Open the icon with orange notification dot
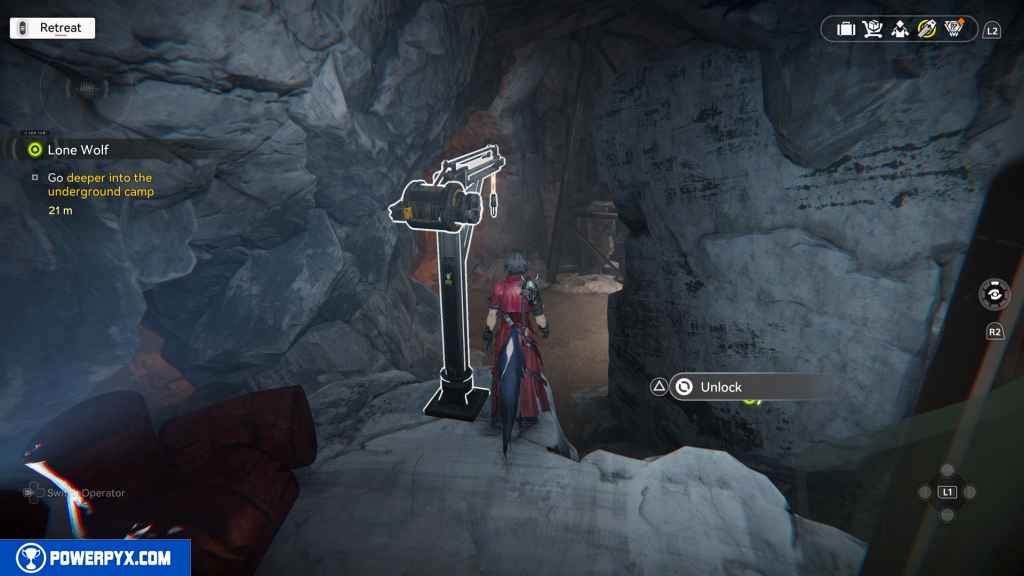The height and width of the screenshot is (576, 1024). [x=954, y=29]
